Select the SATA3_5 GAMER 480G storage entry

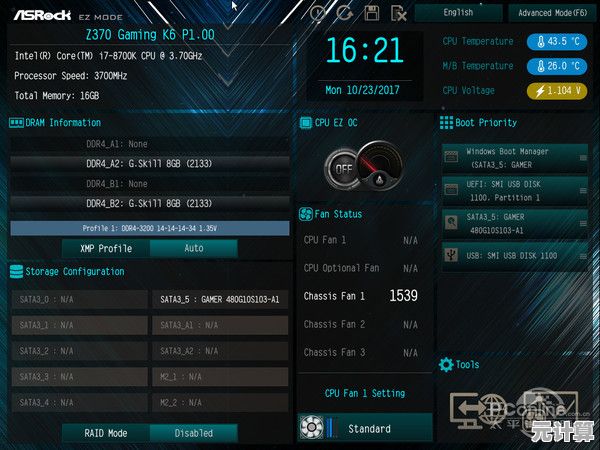coord(220,299)
